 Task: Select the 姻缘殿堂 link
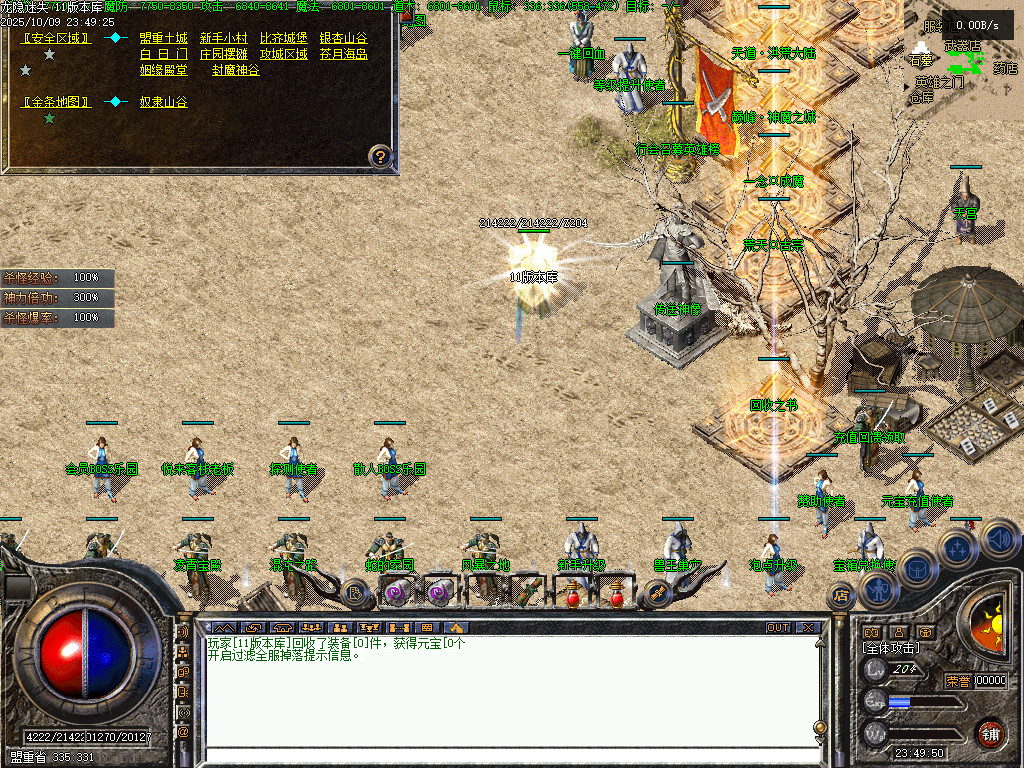tap(163, 70)
